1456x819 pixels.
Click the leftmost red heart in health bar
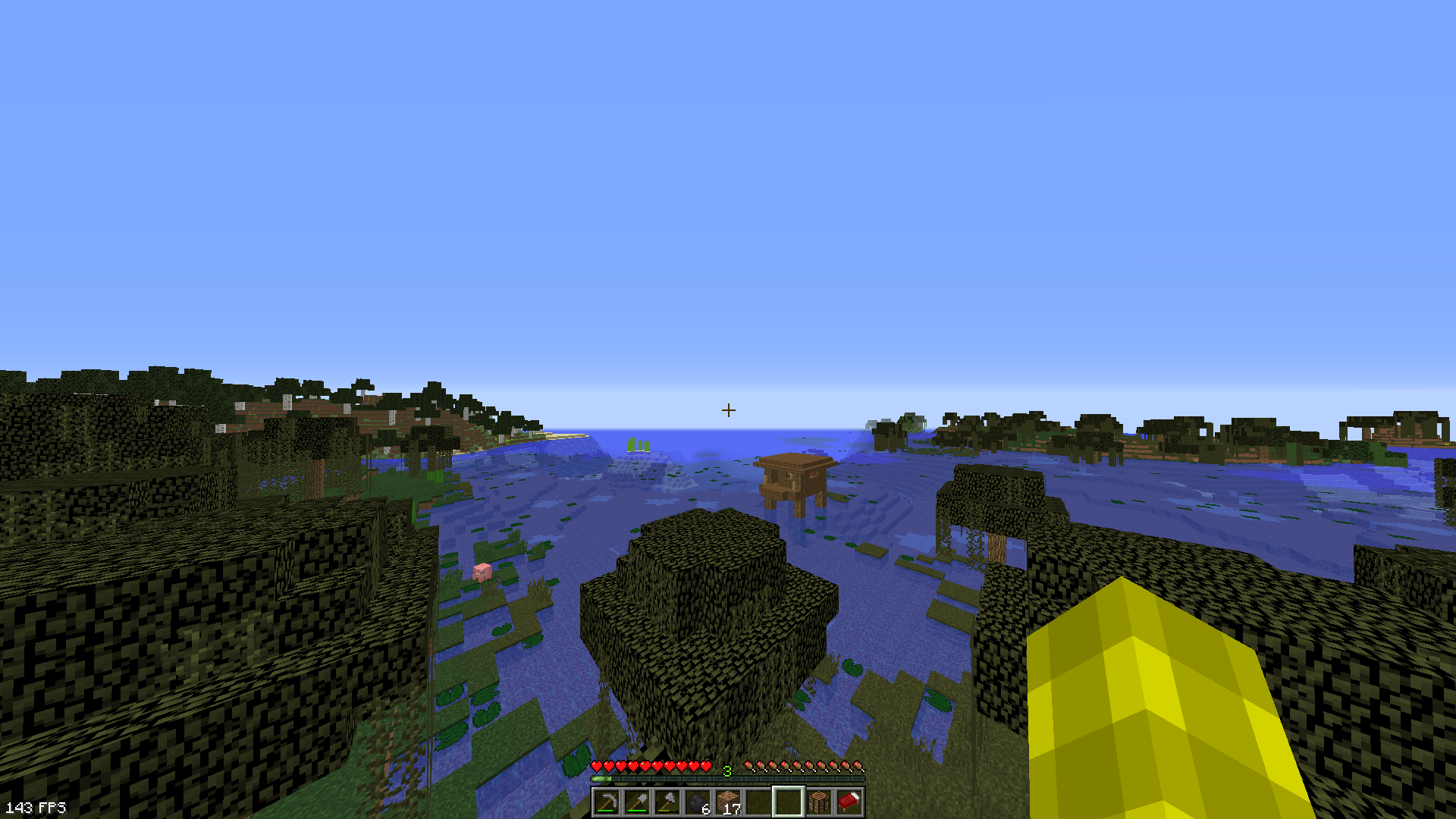[x=598, y=767]
